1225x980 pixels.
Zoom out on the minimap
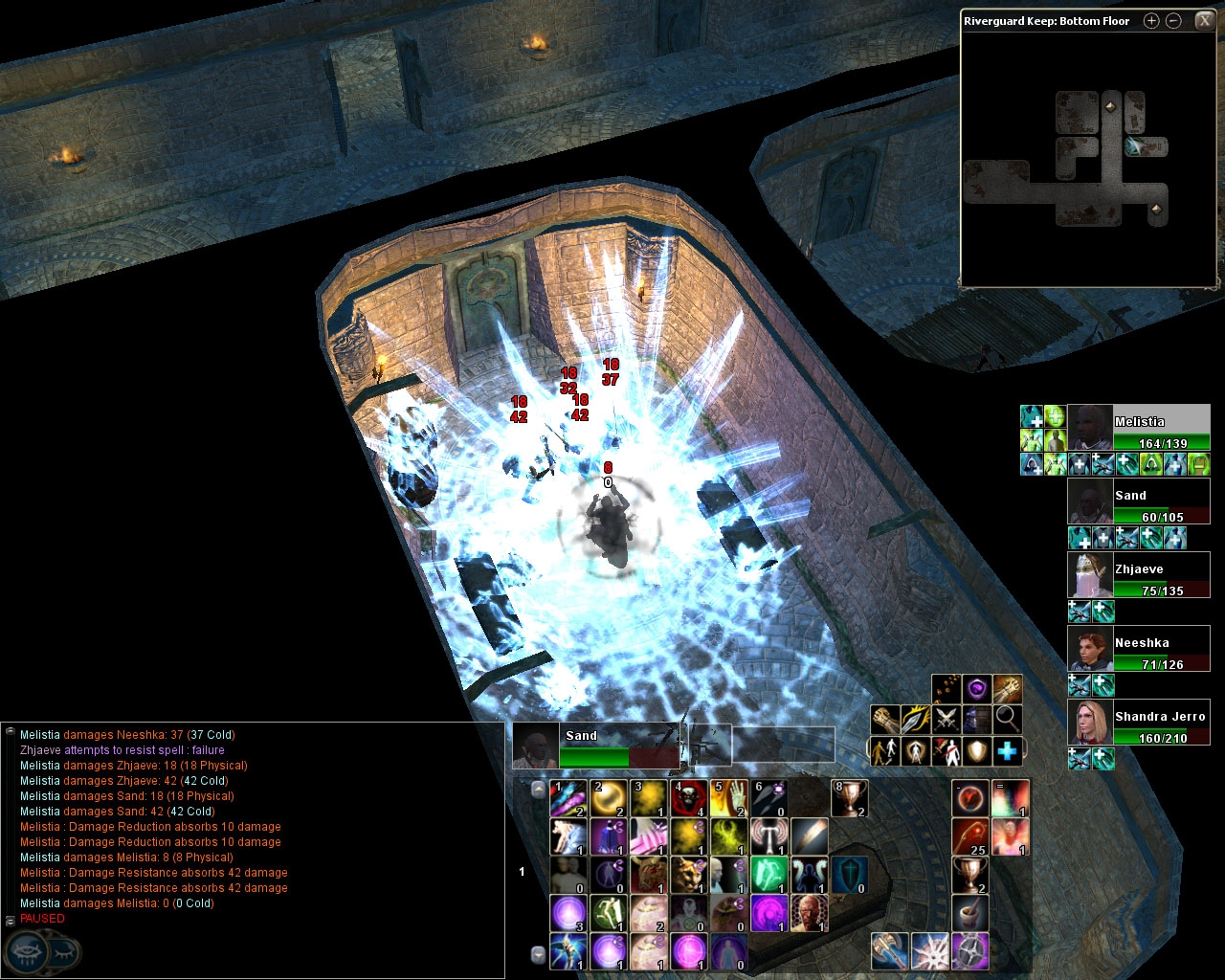1174,21
